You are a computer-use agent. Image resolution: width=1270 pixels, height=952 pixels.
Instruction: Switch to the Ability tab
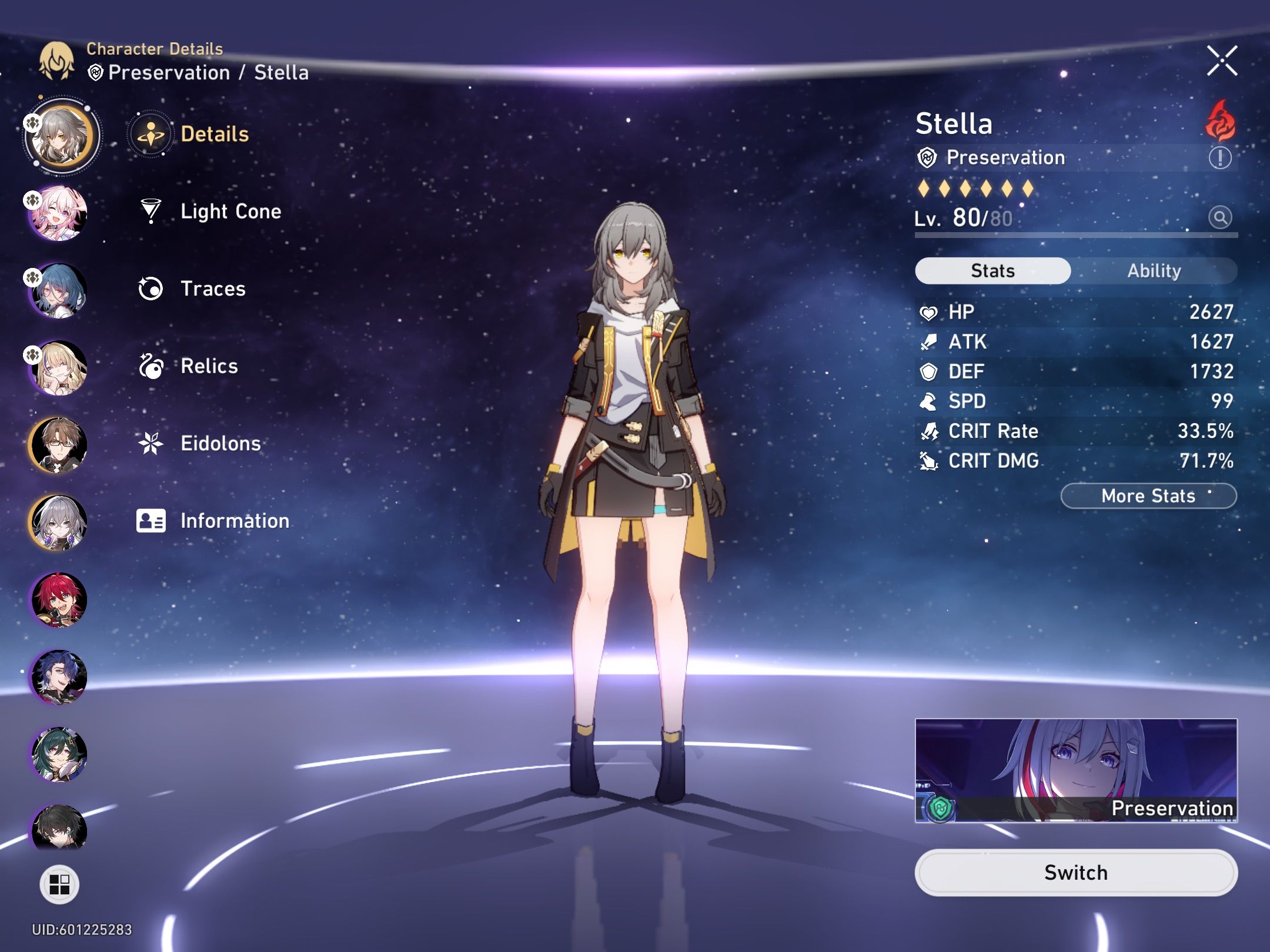point(1154,270)
